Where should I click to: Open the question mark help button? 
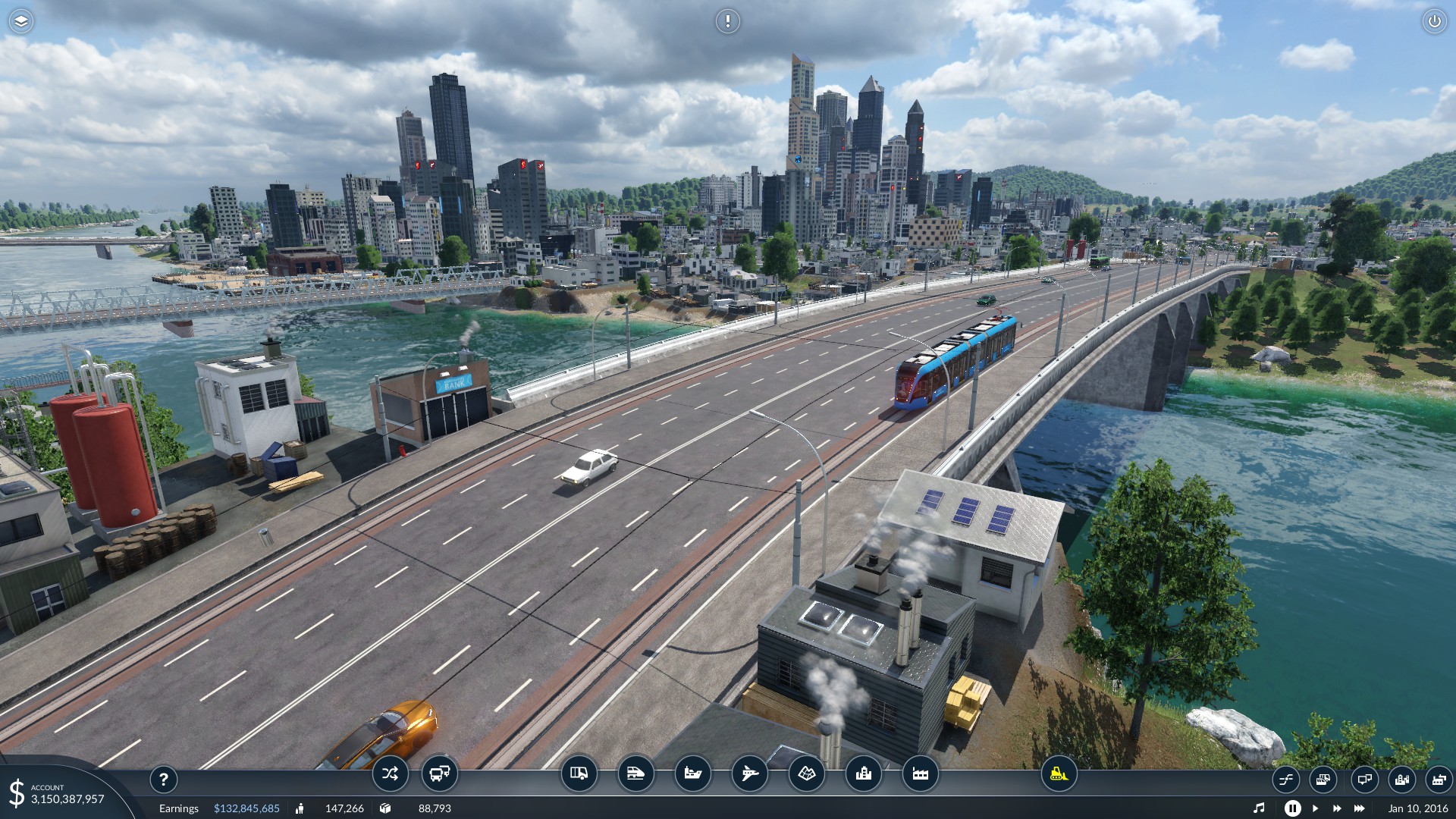[163, 779]
